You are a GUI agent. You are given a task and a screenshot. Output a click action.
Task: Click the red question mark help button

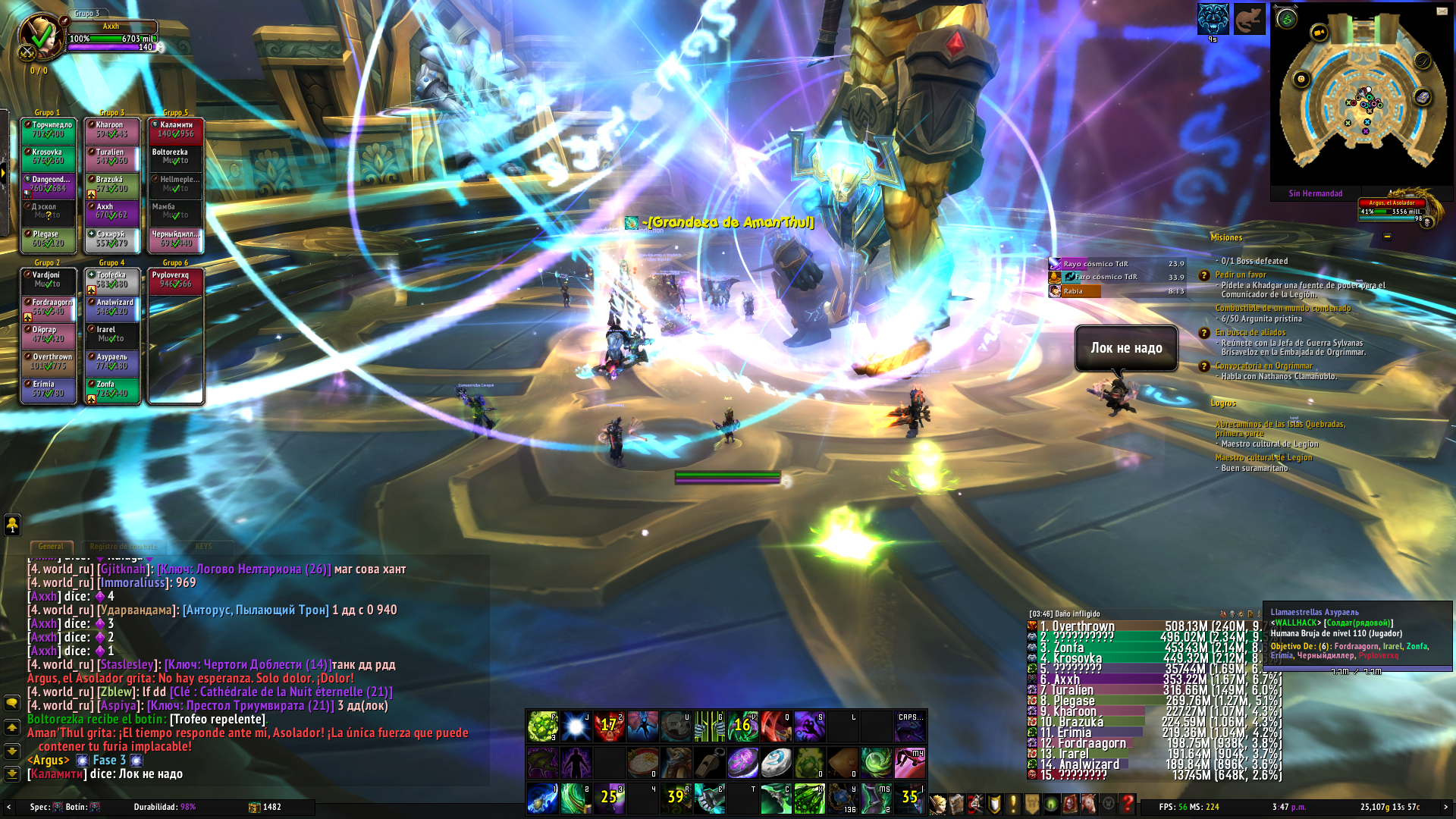click(x=1128, y=803)
